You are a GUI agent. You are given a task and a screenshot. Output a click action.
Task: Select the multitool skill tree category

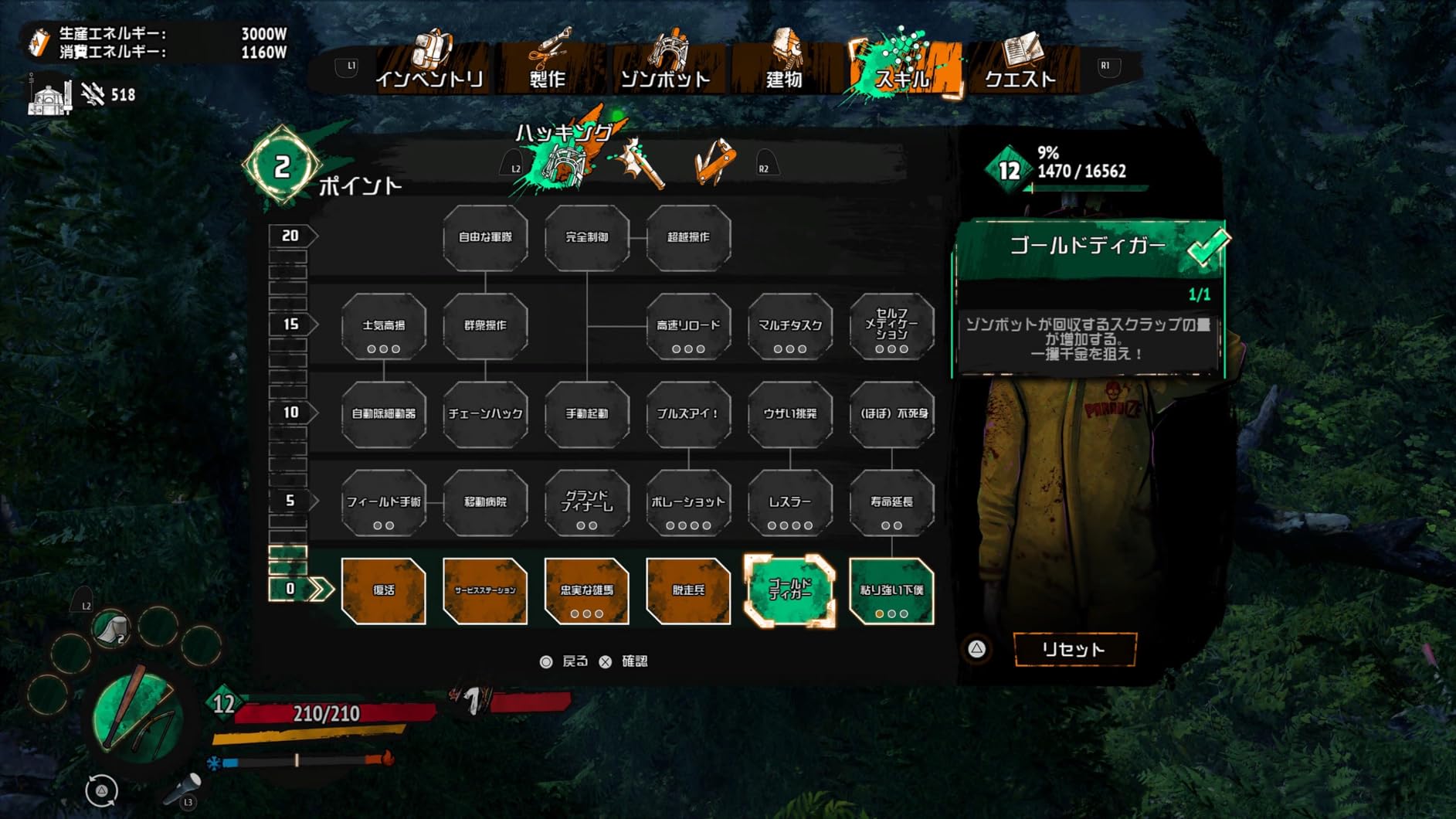tap(714, 163)
